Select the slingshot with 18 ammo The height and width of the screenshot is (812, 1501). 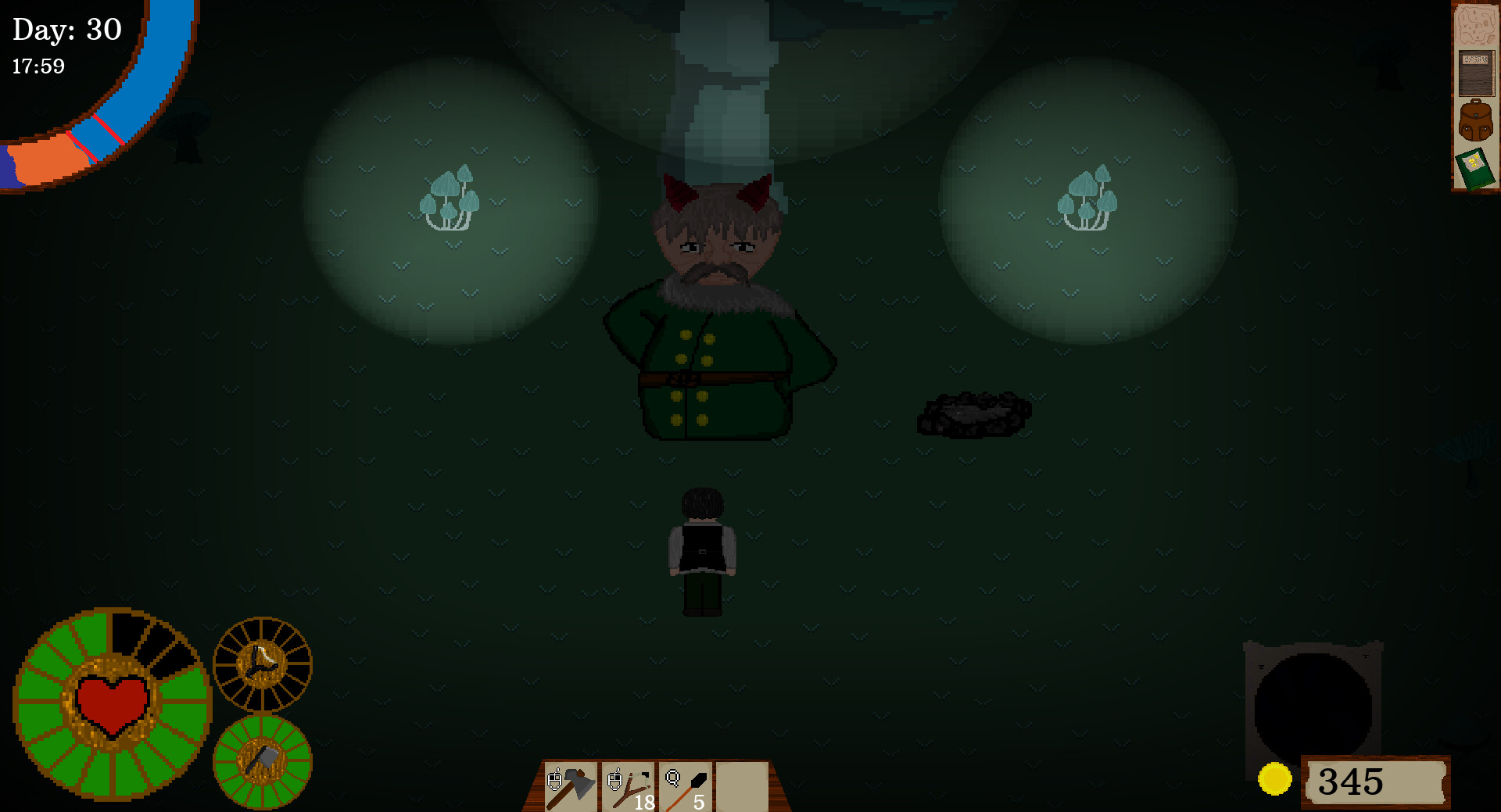627,784
